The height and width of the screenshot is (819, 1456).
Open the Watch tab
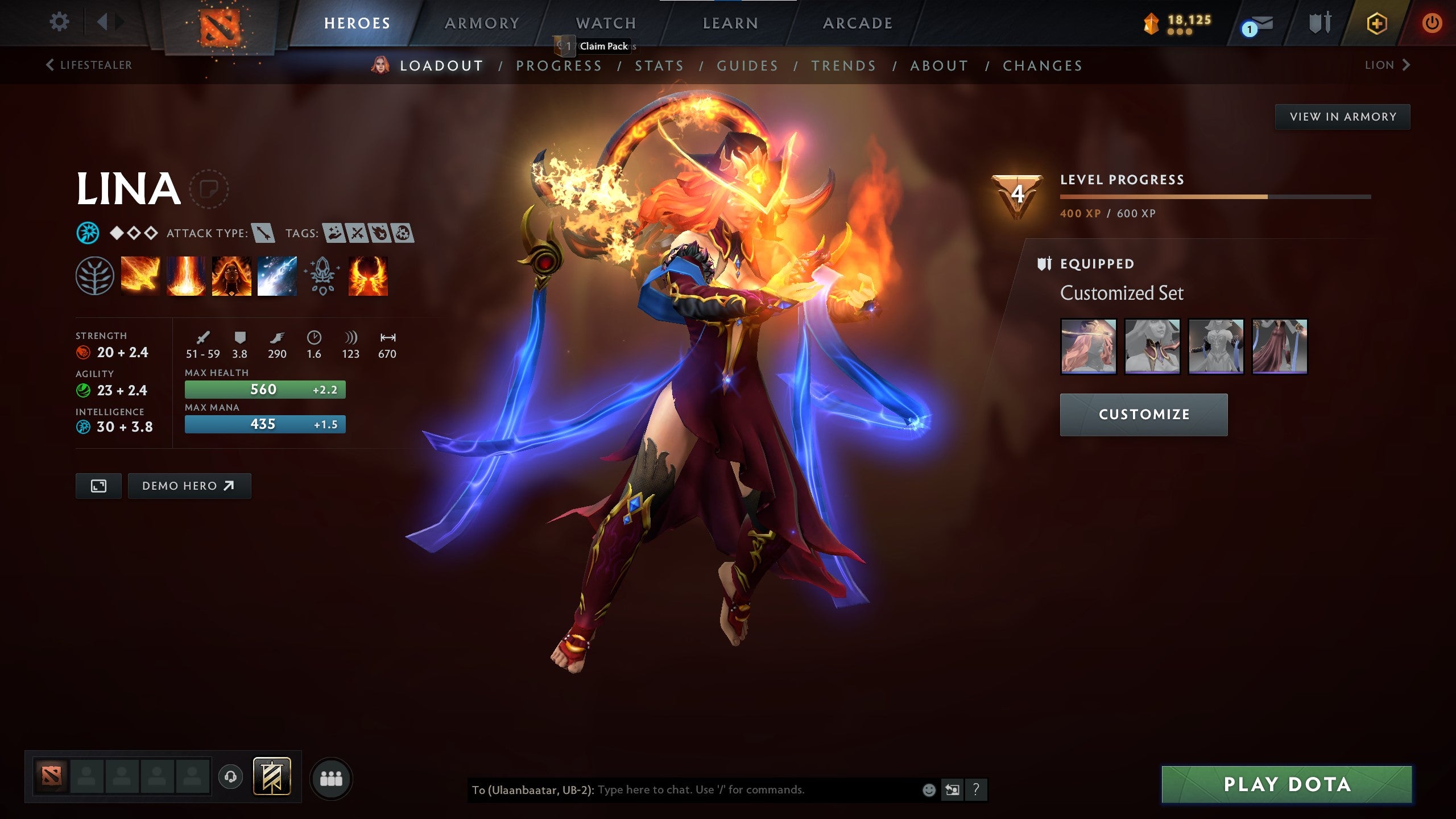(x=606, y=23)
